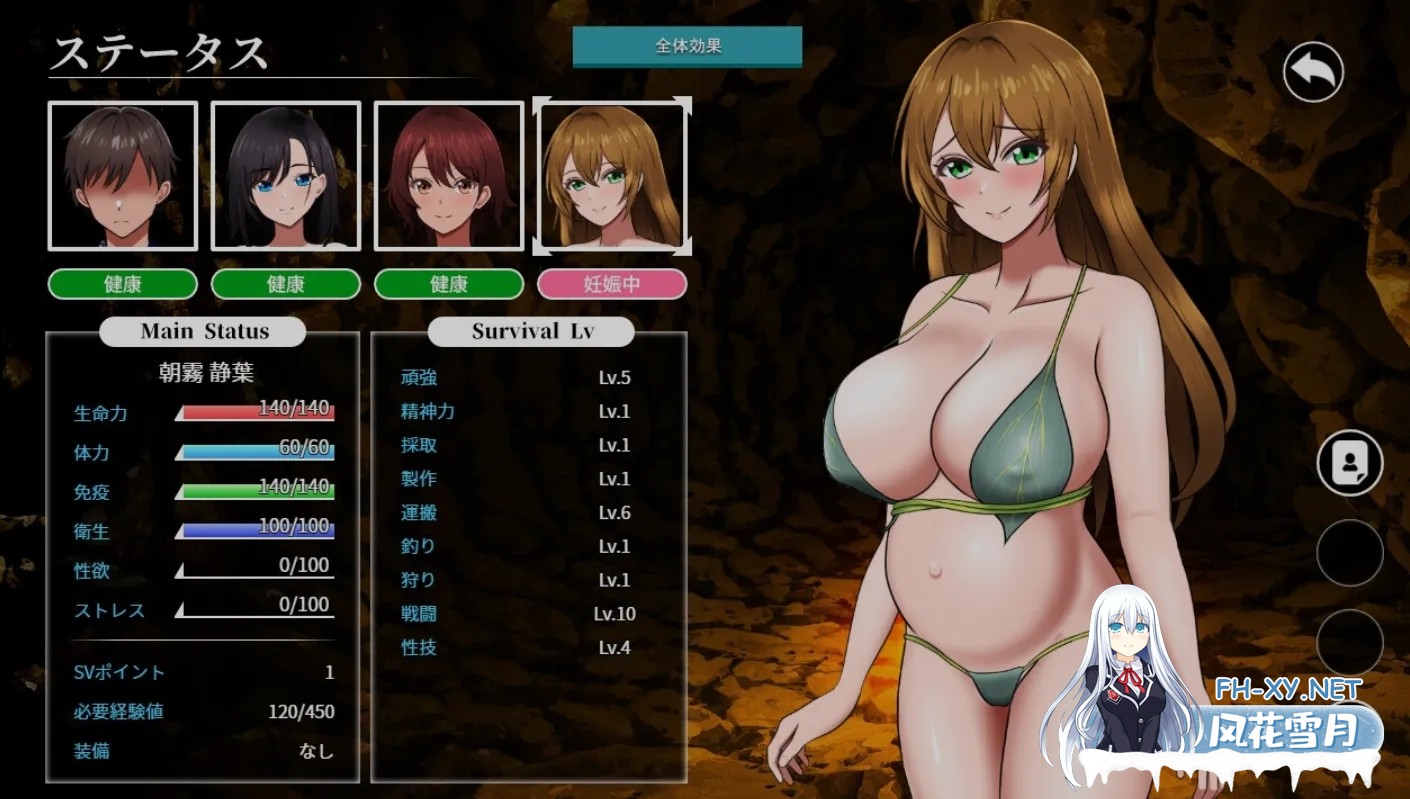Choose the black-haired blue-eyed girl portrait

pyautogui.click(x=286, y=176)
